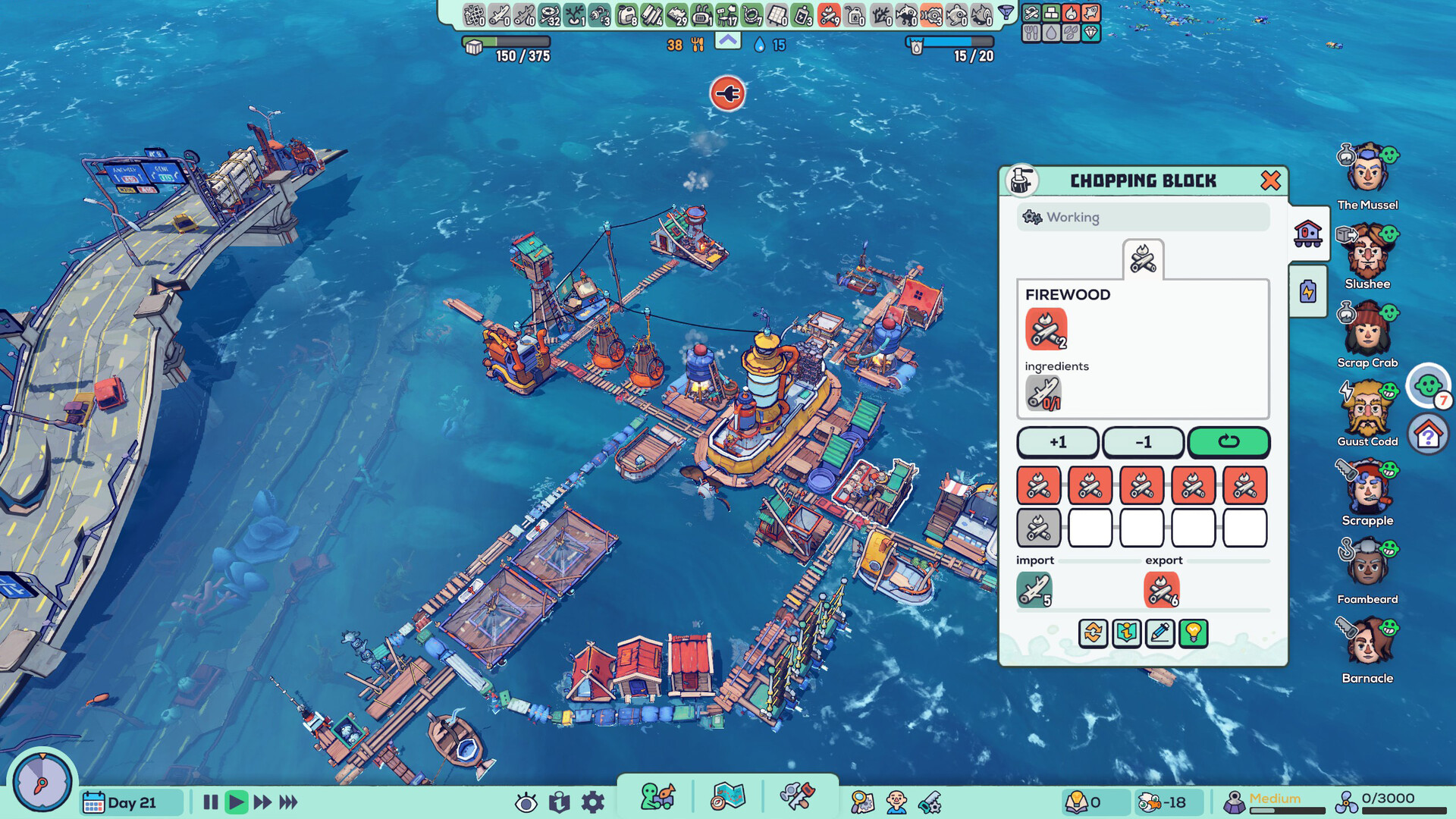Toggle the loop production button on Chopping Block

pyautogui.click(x=1228, y=442)
